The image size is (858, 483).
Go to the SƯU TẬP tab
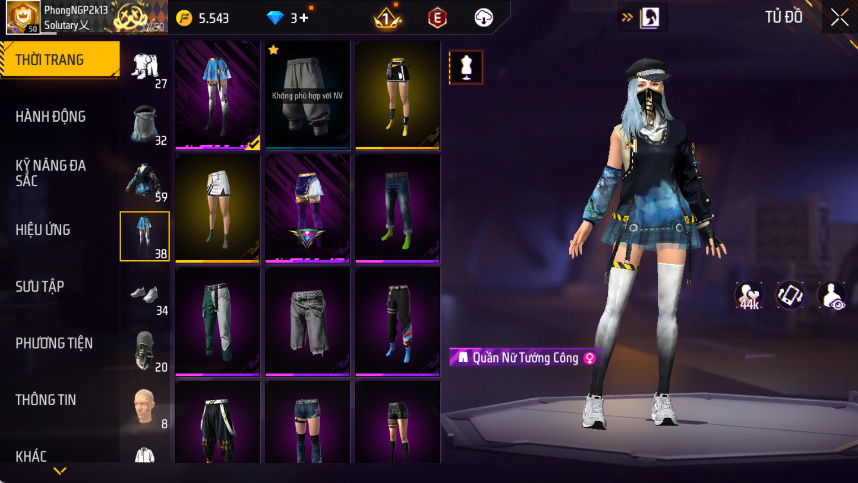[x=40, y=287]
